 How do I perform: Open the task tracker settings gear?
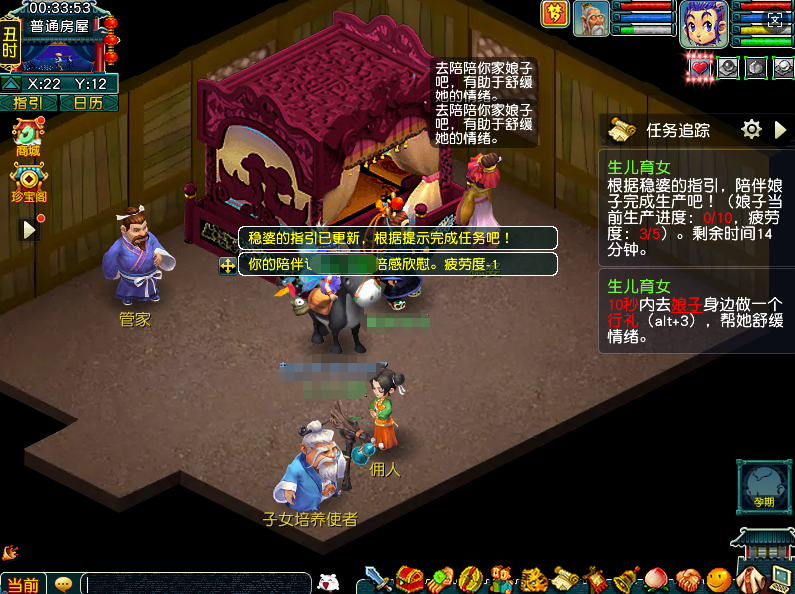point(751,129)
